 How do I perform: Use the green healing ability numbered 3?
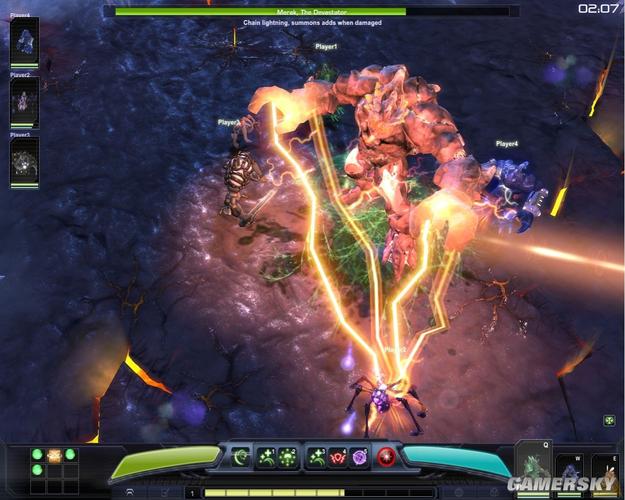pyautogui.click(x=317, y=457)
